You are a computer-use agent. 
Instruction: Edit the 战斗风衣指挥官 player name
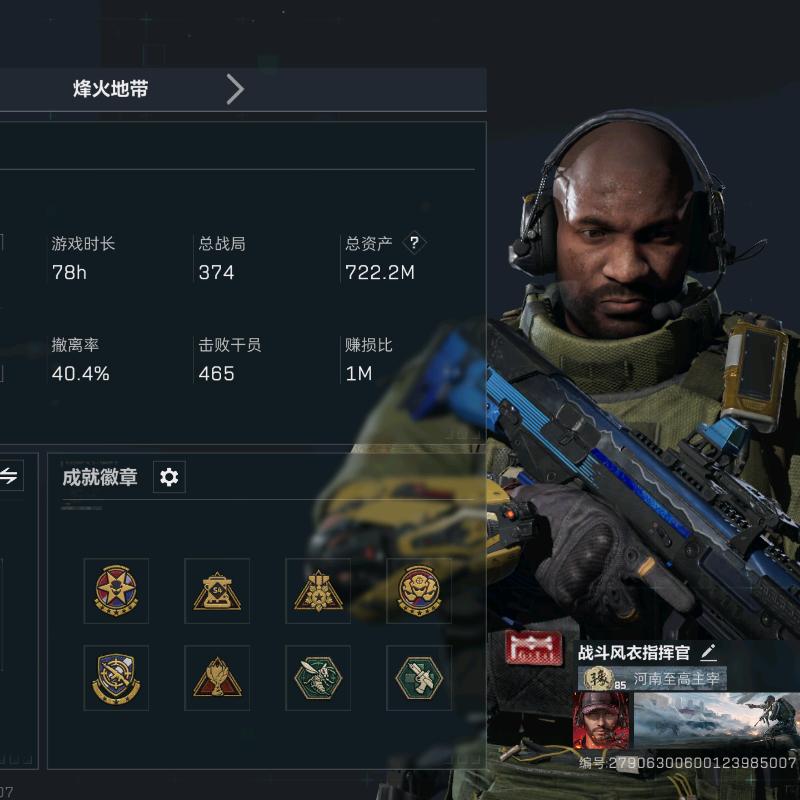[709, 653]
